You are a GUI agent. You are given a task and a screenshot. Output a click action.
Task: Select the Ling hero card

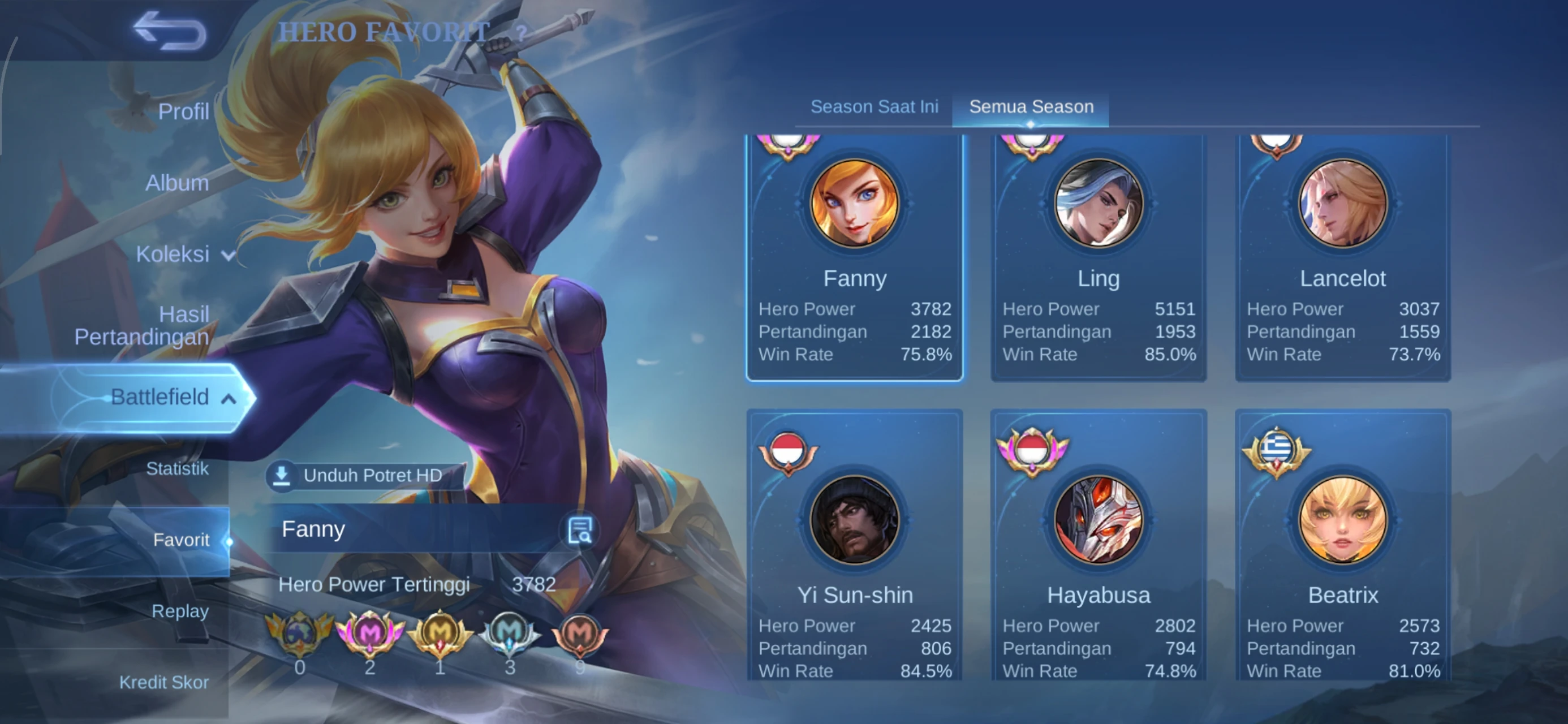1099,256
